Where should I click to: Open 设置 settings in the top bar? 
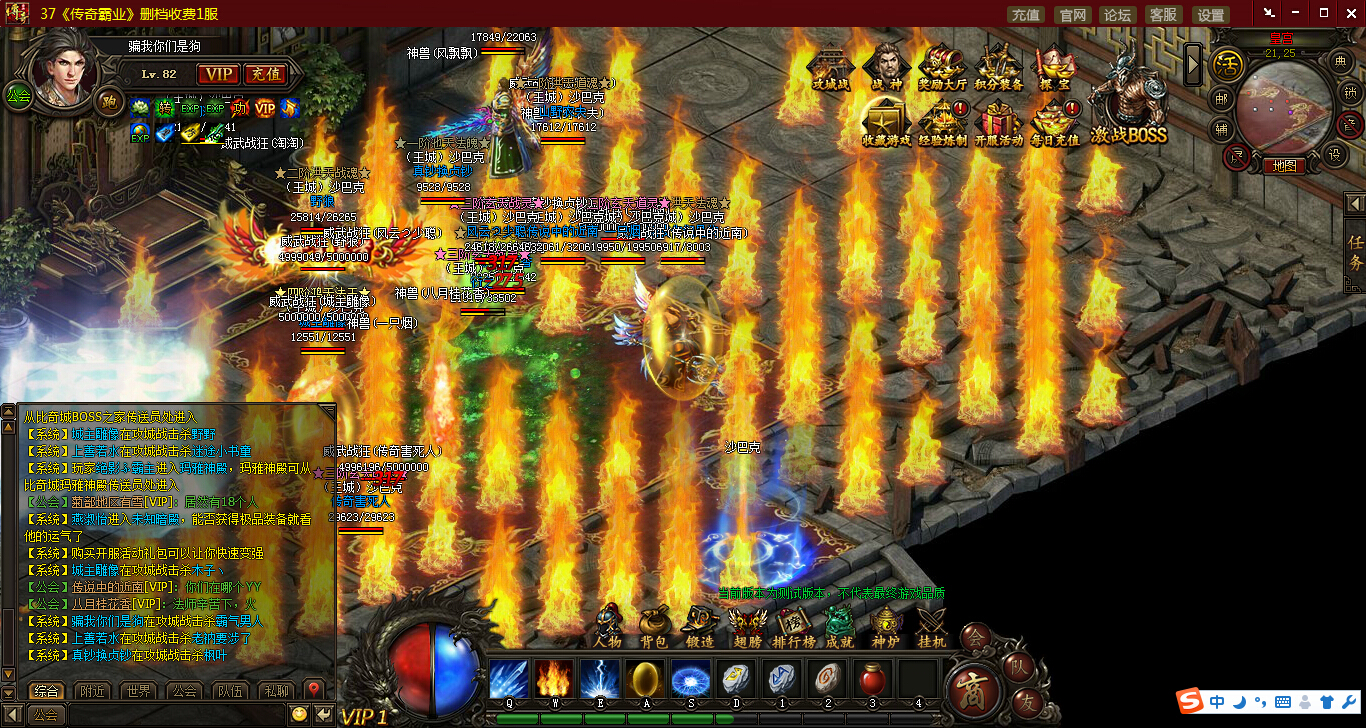click(1211, 14)
